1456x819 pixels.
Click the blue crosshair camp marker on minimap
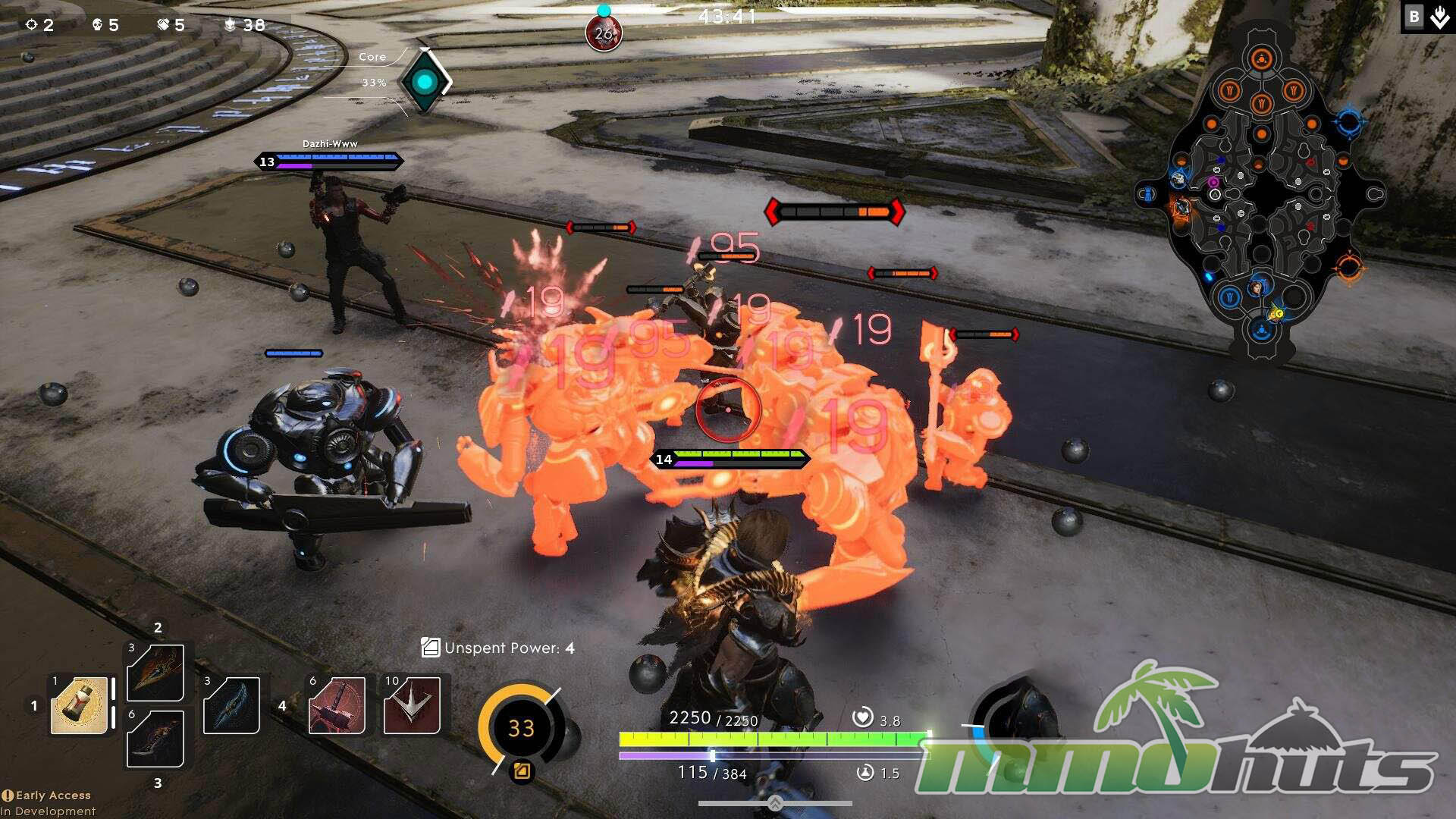point(1350,121)
